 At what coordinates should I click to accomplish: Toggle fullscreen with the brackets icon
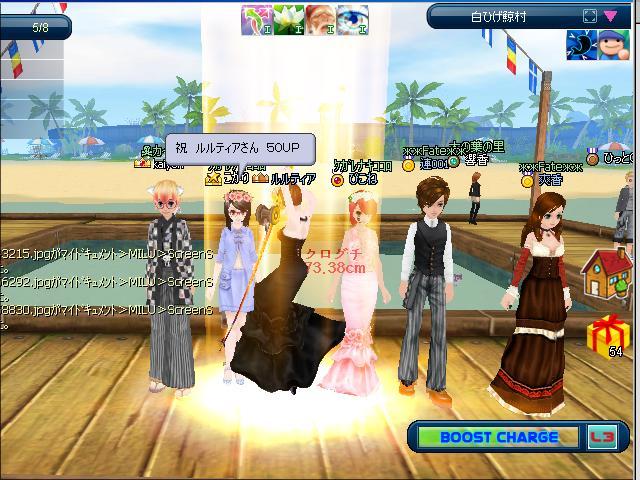point(590,16)
